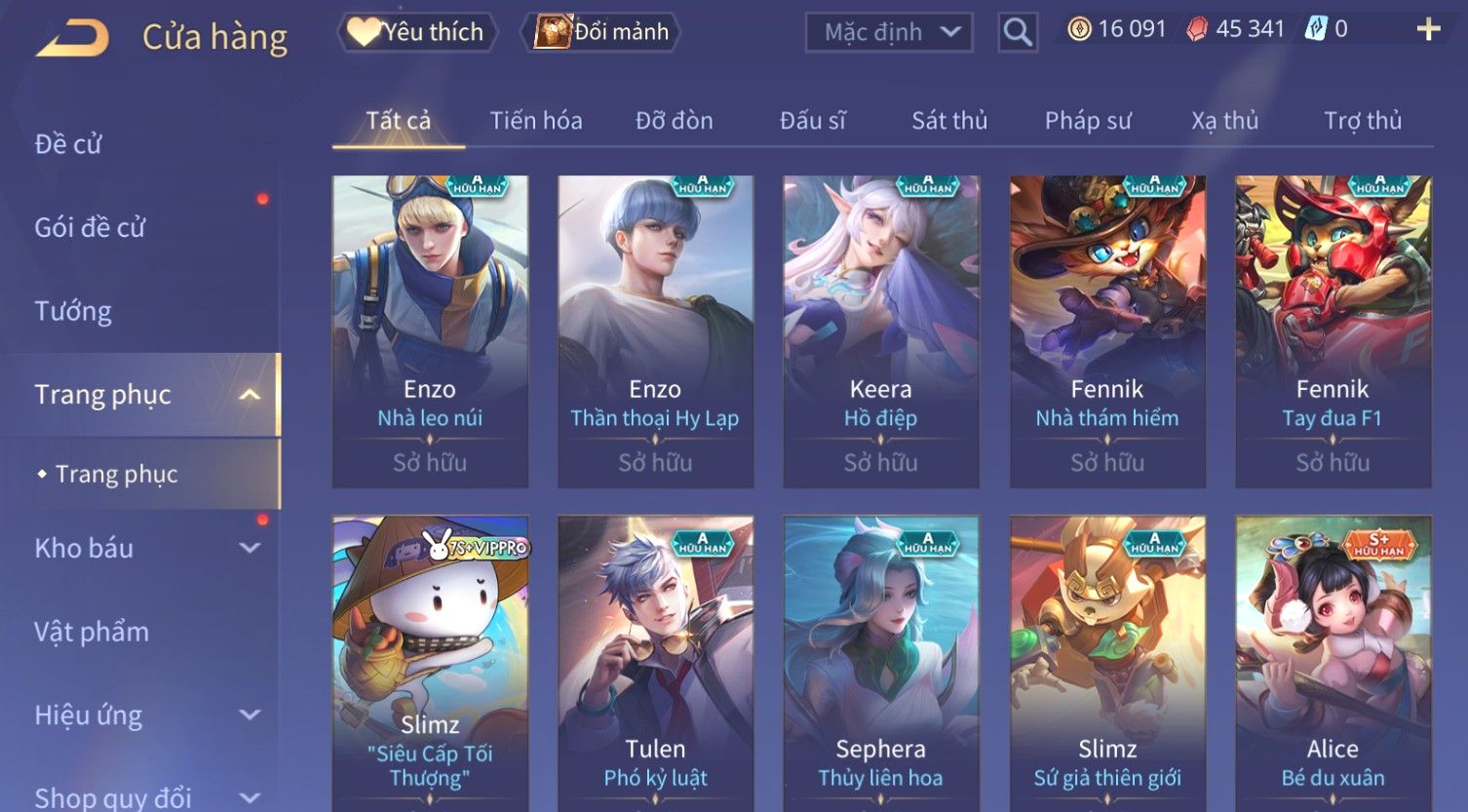Choose Fennik Tay đua F1 skin card

pyautogui.click(x=1333, y=331)
